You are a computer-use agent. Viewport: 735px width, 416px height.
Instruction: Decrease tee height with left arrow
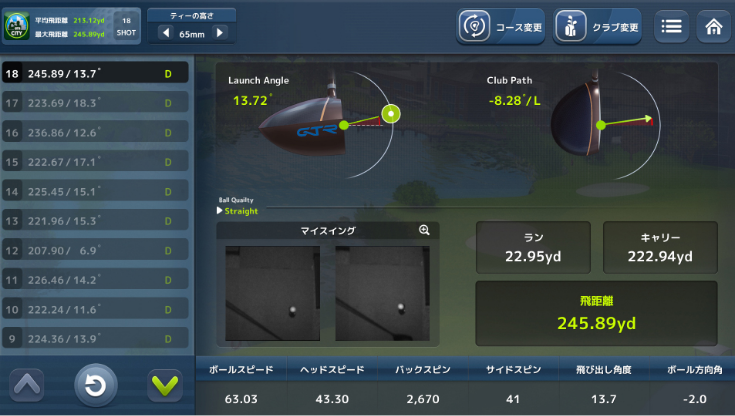[165, 33]
